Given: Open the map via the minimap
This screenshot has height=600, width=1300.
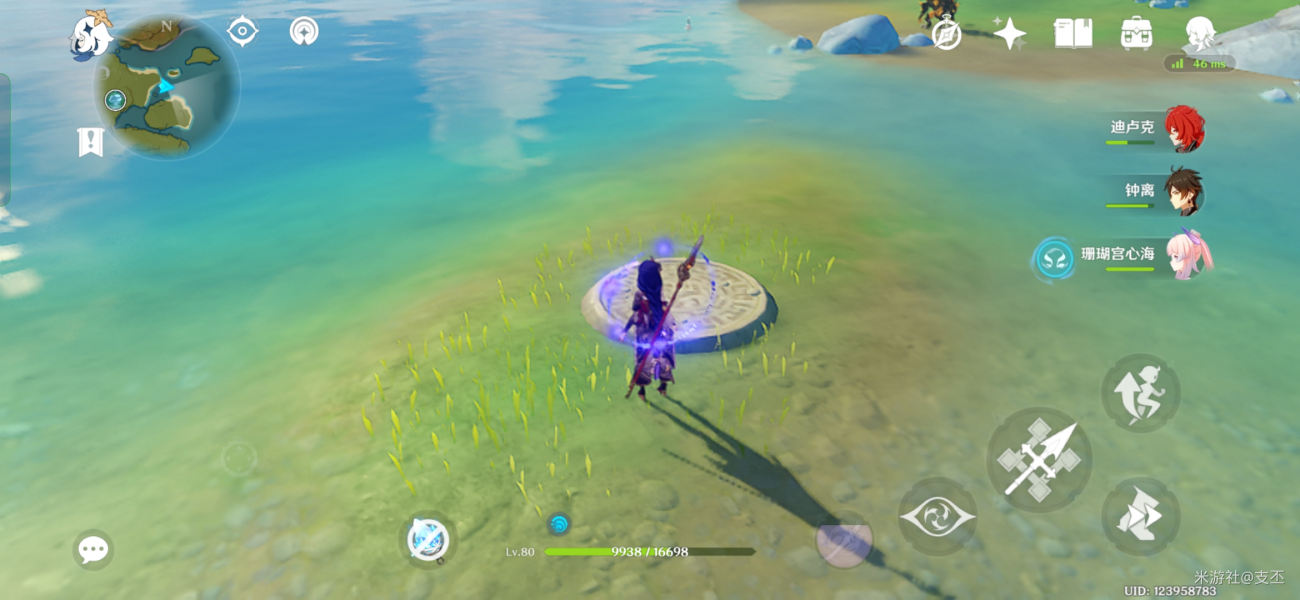Looking at the screenshot, I should (x=167, y=89).
